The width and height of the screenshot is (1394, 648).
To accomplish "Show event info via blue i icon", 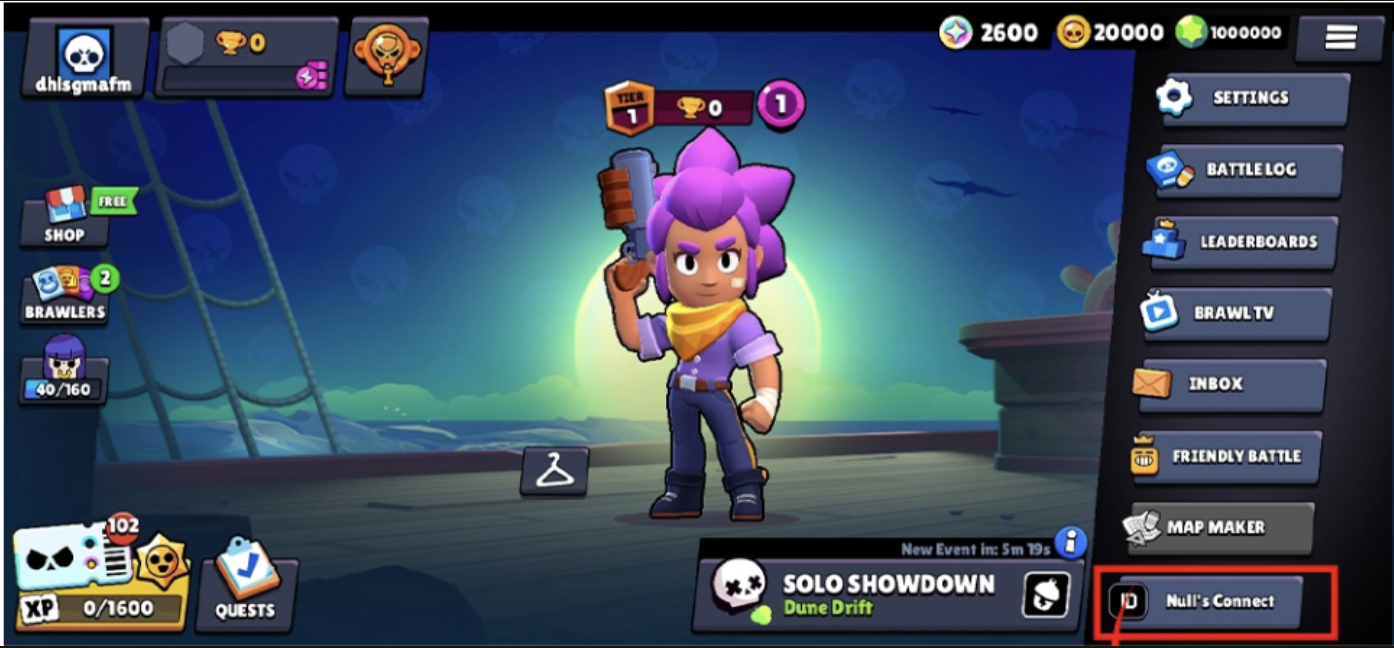I will coord(1071,543).
